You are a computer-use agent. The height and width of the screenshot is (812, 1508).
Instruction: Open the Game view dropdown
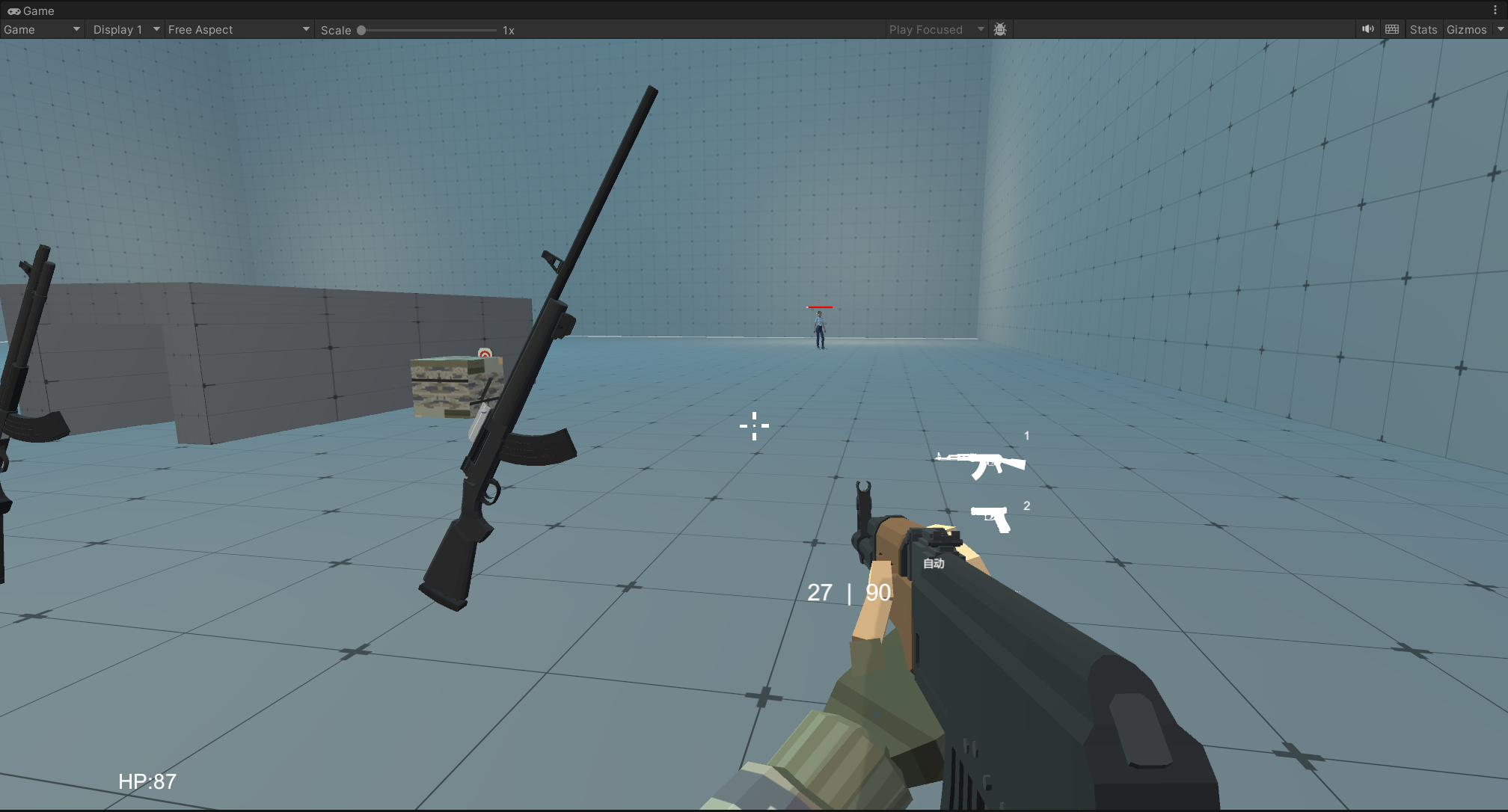point(42,30)
